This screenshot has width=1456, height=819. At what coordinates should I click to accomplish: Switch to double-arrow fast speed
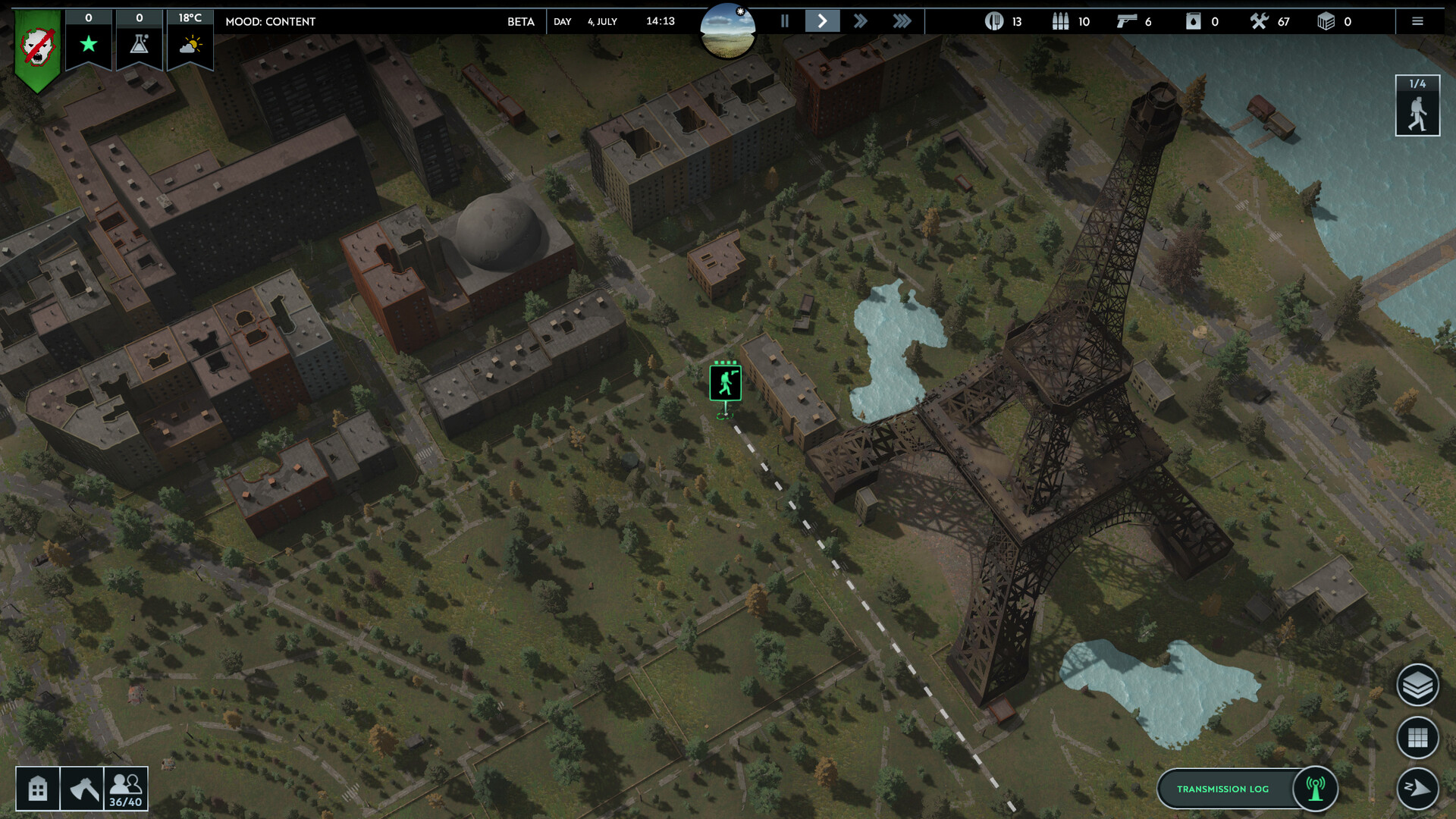point(860,21)
